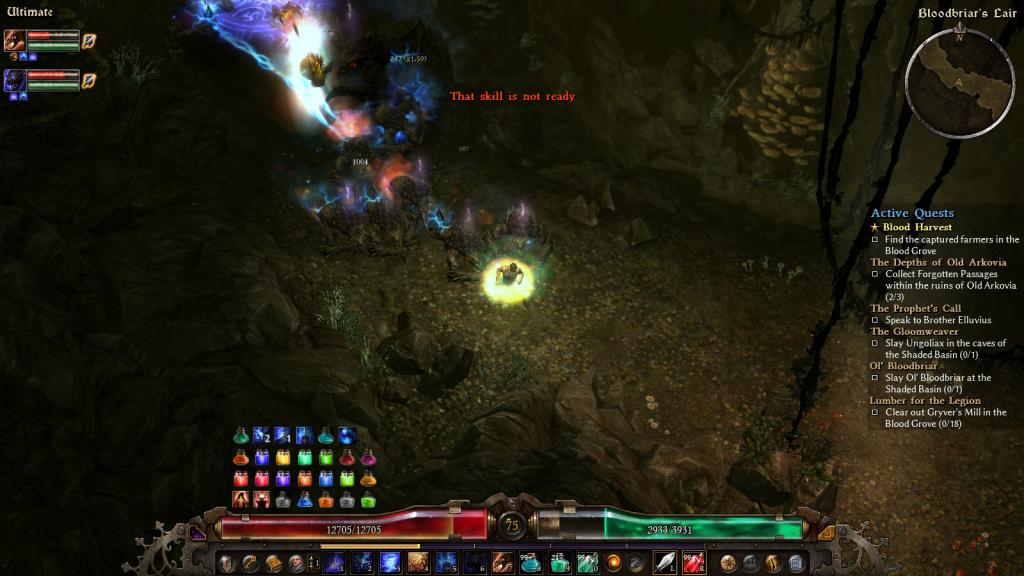Activate the orange swirl skill icon

pos(613,562)
